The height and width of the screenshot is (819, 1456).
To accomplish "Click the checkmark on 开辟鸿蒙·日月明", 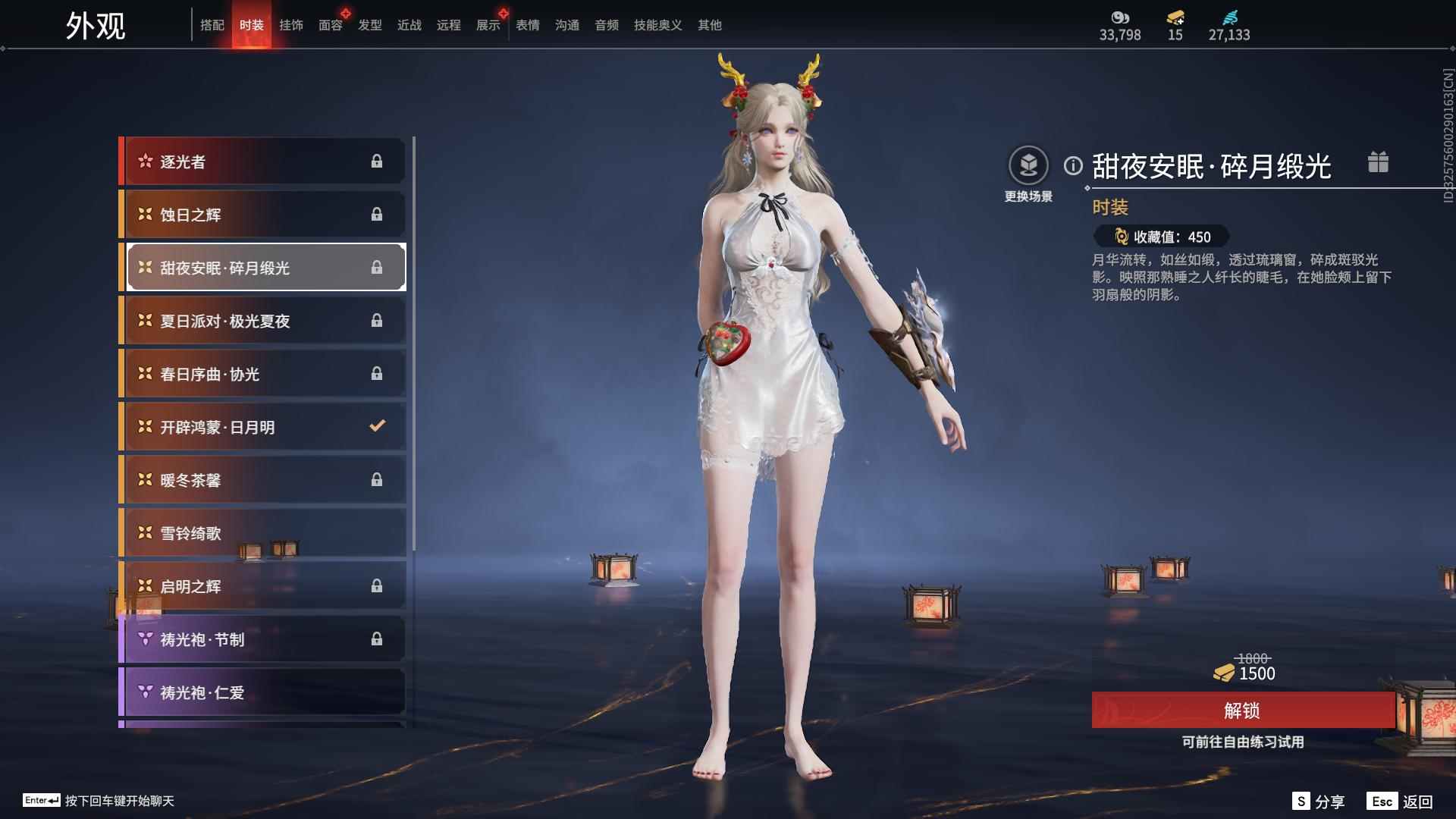I will [376, 426].
